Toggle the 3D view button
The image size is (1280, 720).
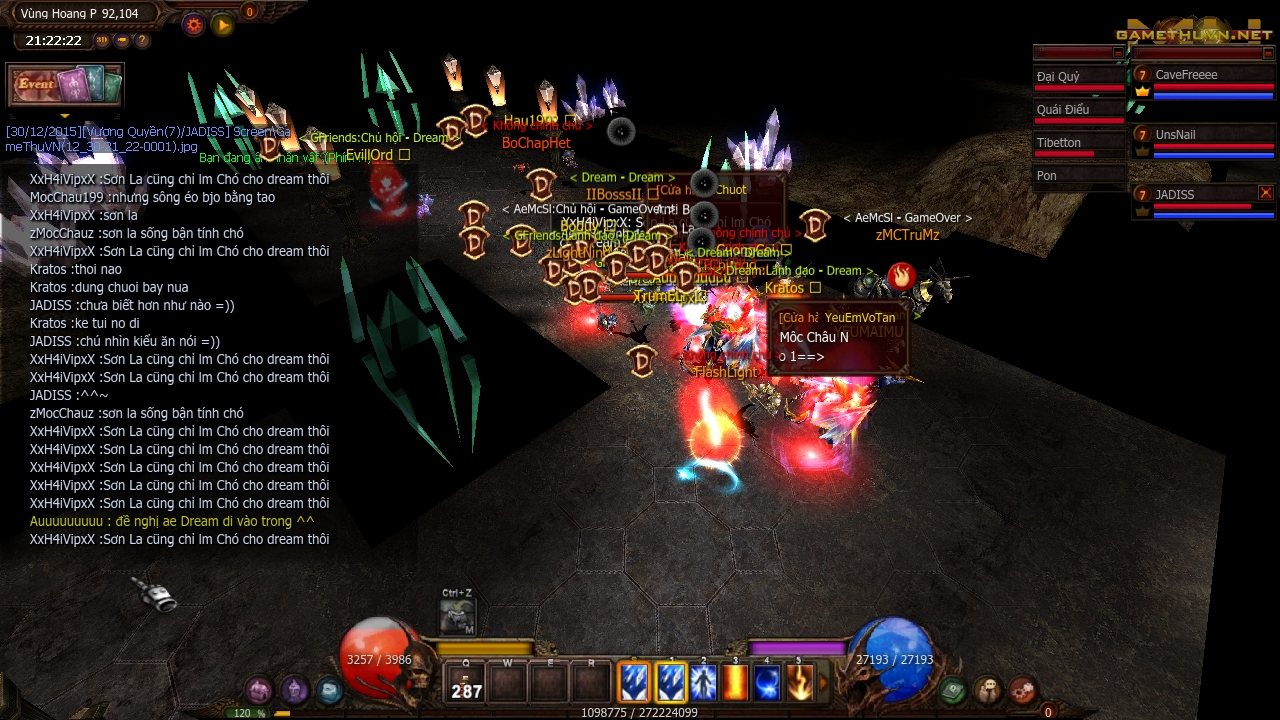(x=102, y=41)
